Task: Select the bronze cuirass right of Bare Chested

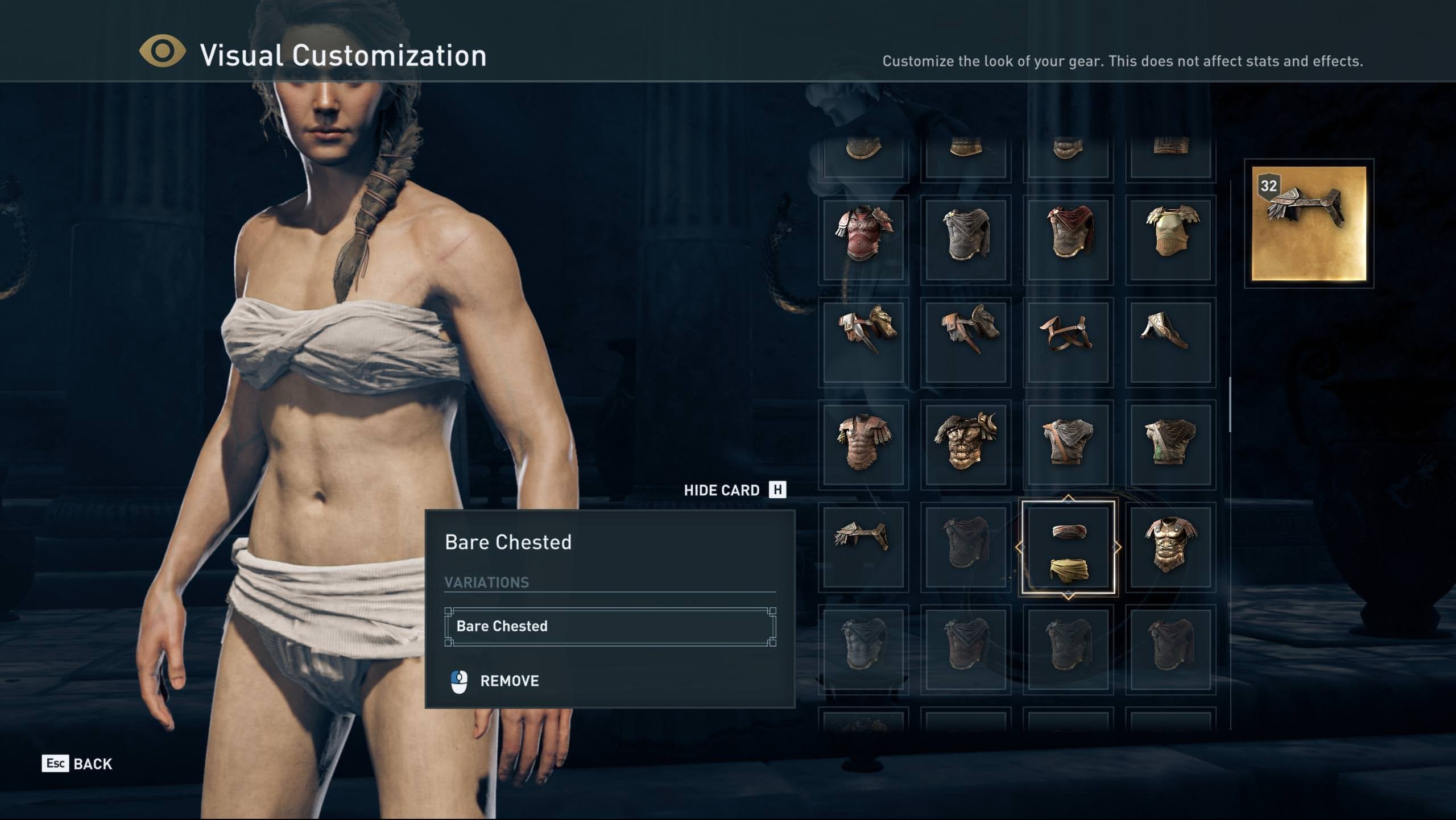Action: [1170, 546]
